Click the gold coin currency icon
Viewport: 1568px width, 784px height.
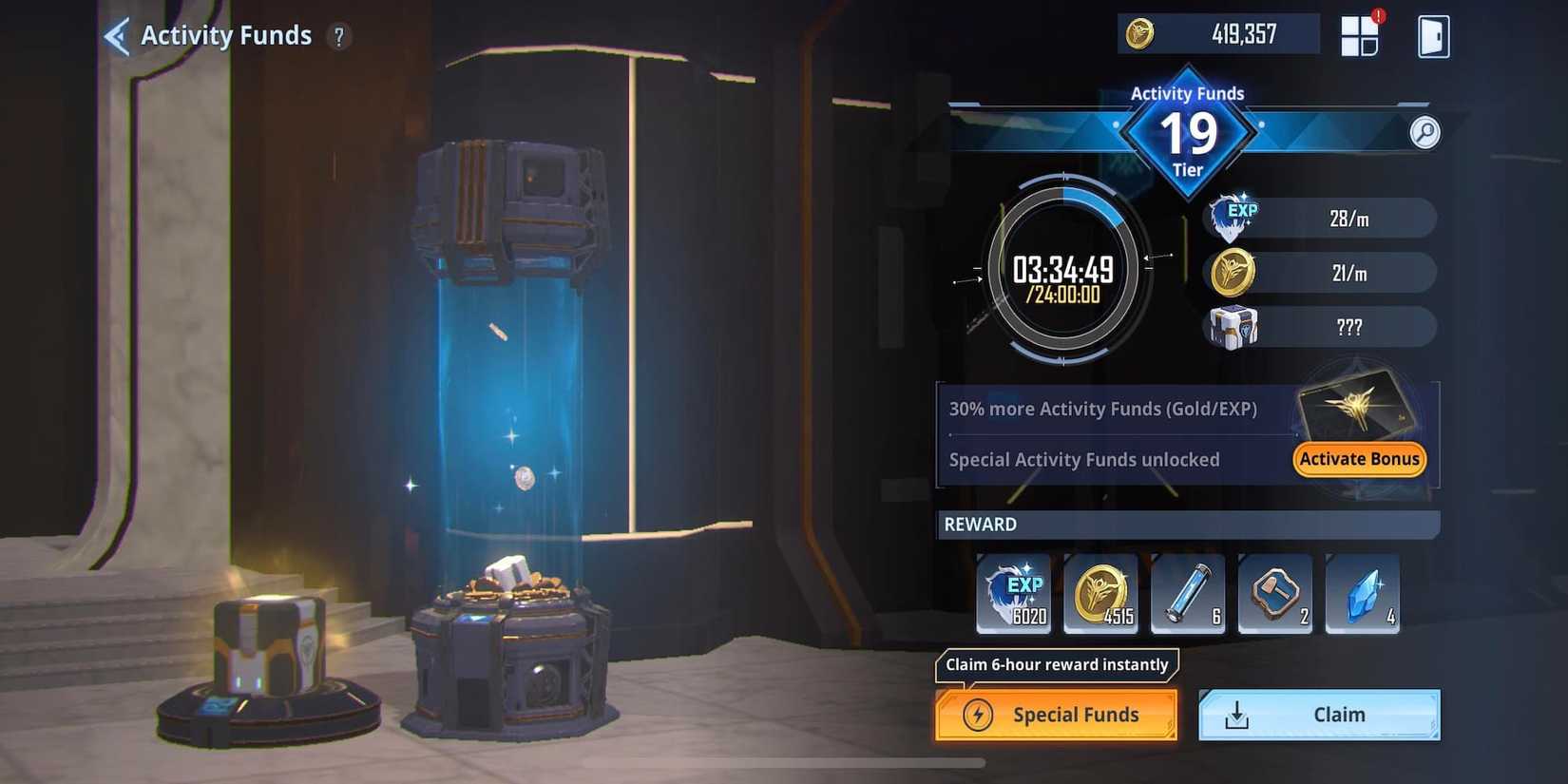[x=1139, y=34]
